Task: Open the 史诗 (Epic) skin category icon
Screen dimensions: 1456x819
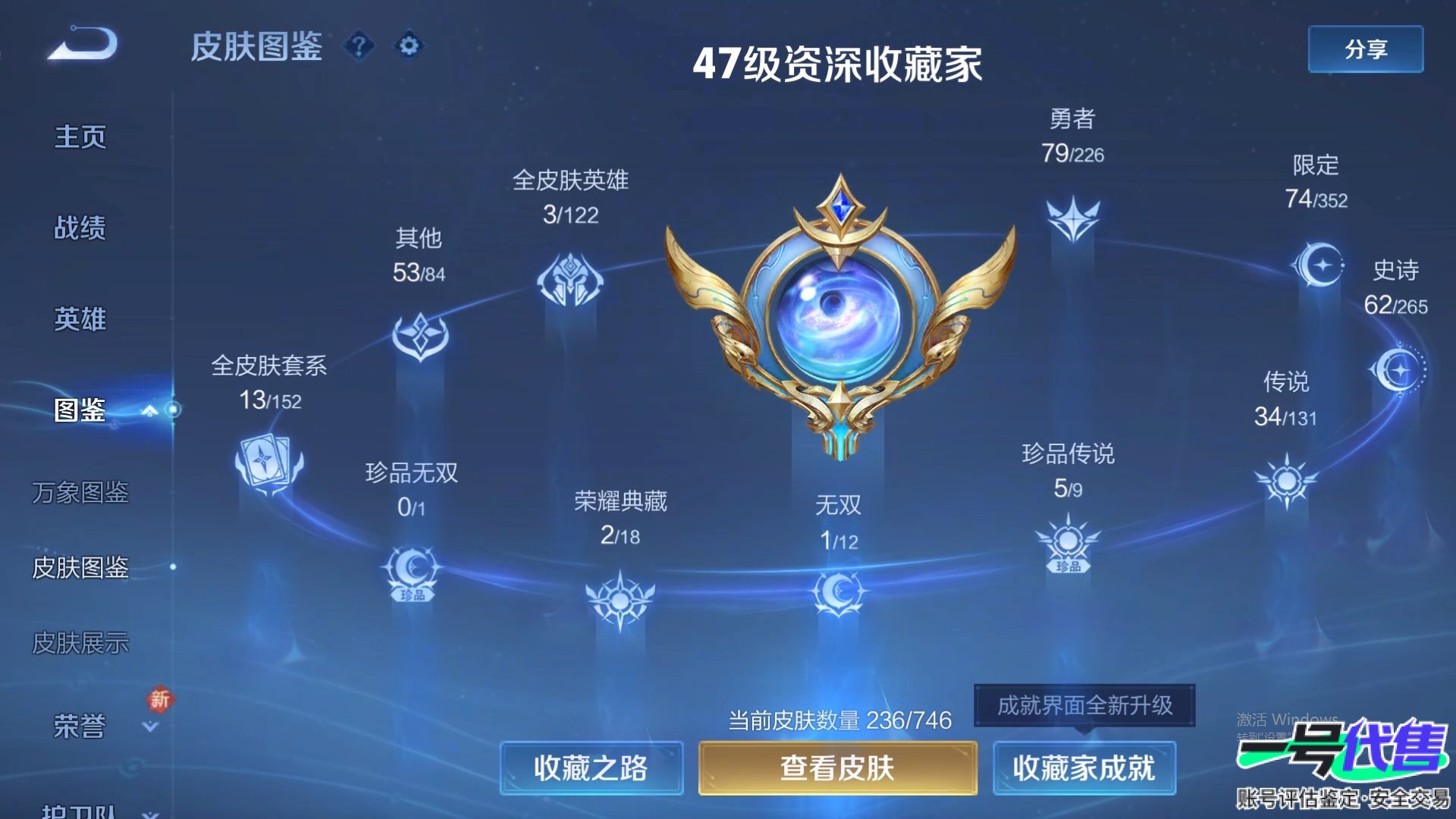Action: (x=1400, y=371)
